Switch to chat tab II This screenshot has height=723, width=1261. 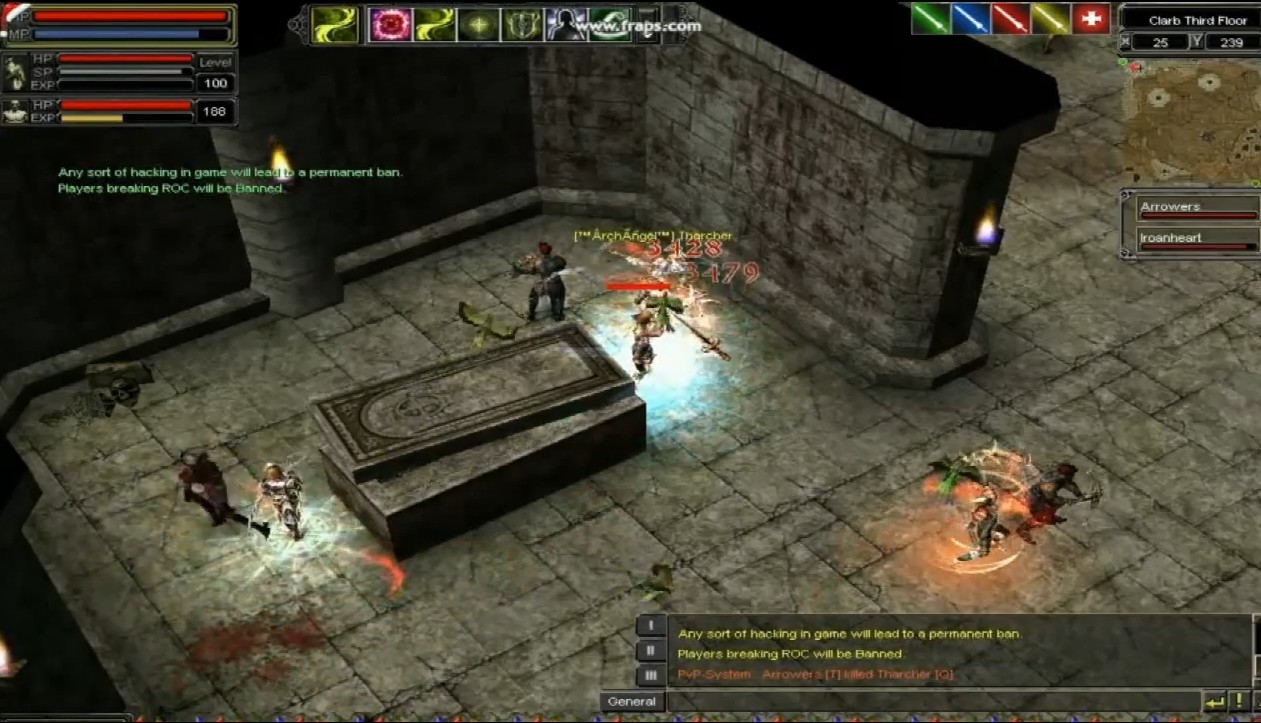click(x=651, y=651)
